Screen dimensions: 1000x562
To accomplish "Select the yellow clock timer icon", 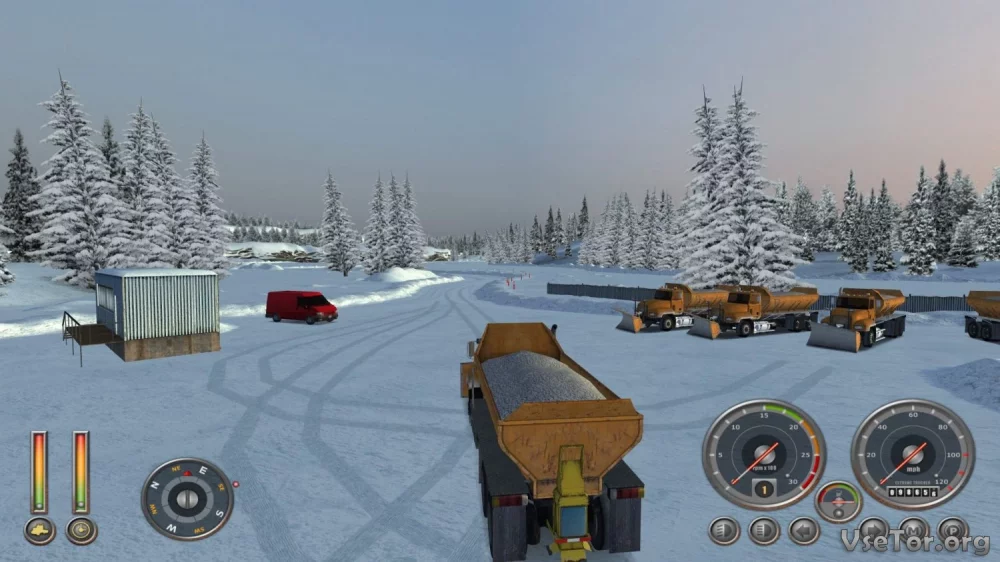I will pyautogui.click(x=82, y=530).
